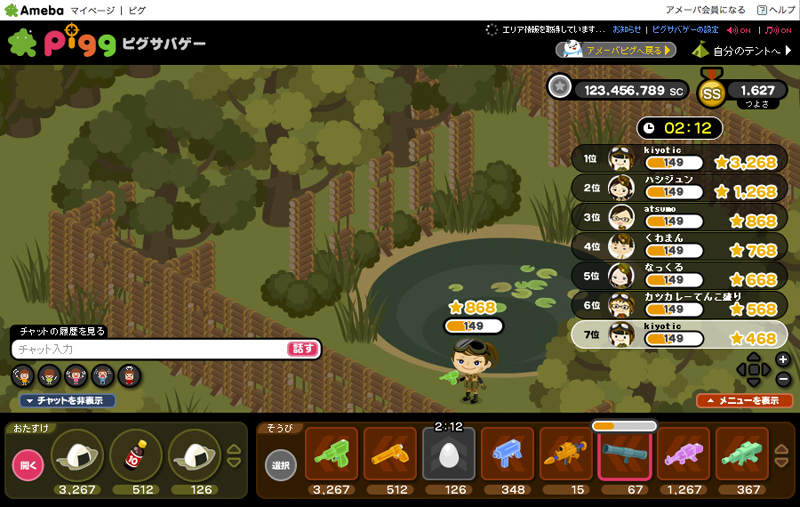This screenshot has width=800, height=507.
Task: Send chat with the 話す button
Action: click(x=303, y=349)
